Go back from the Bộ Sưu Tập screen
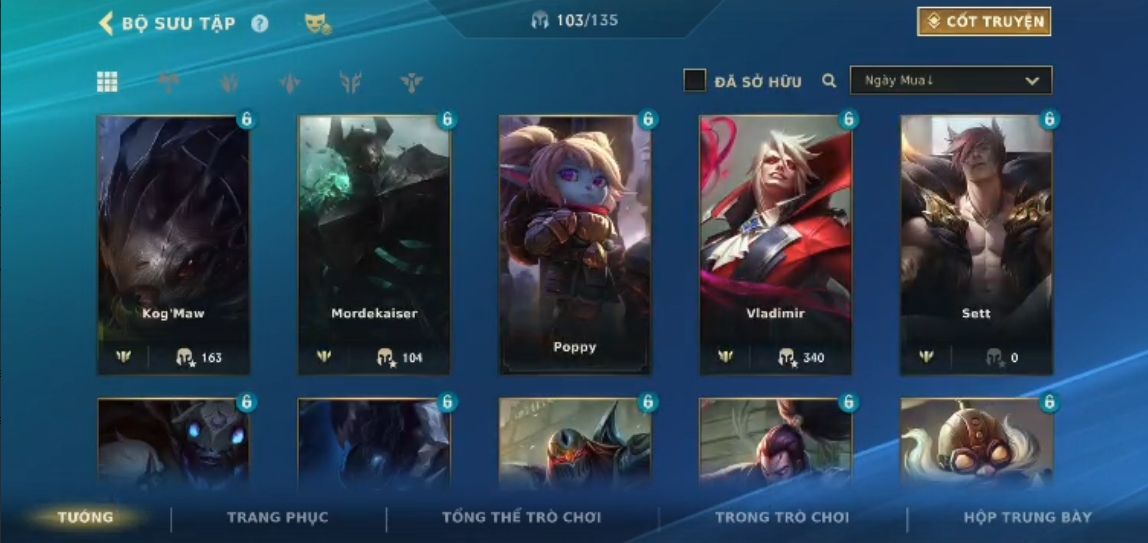This screenshot has width=1148, height=543. (x=106, y=23)
